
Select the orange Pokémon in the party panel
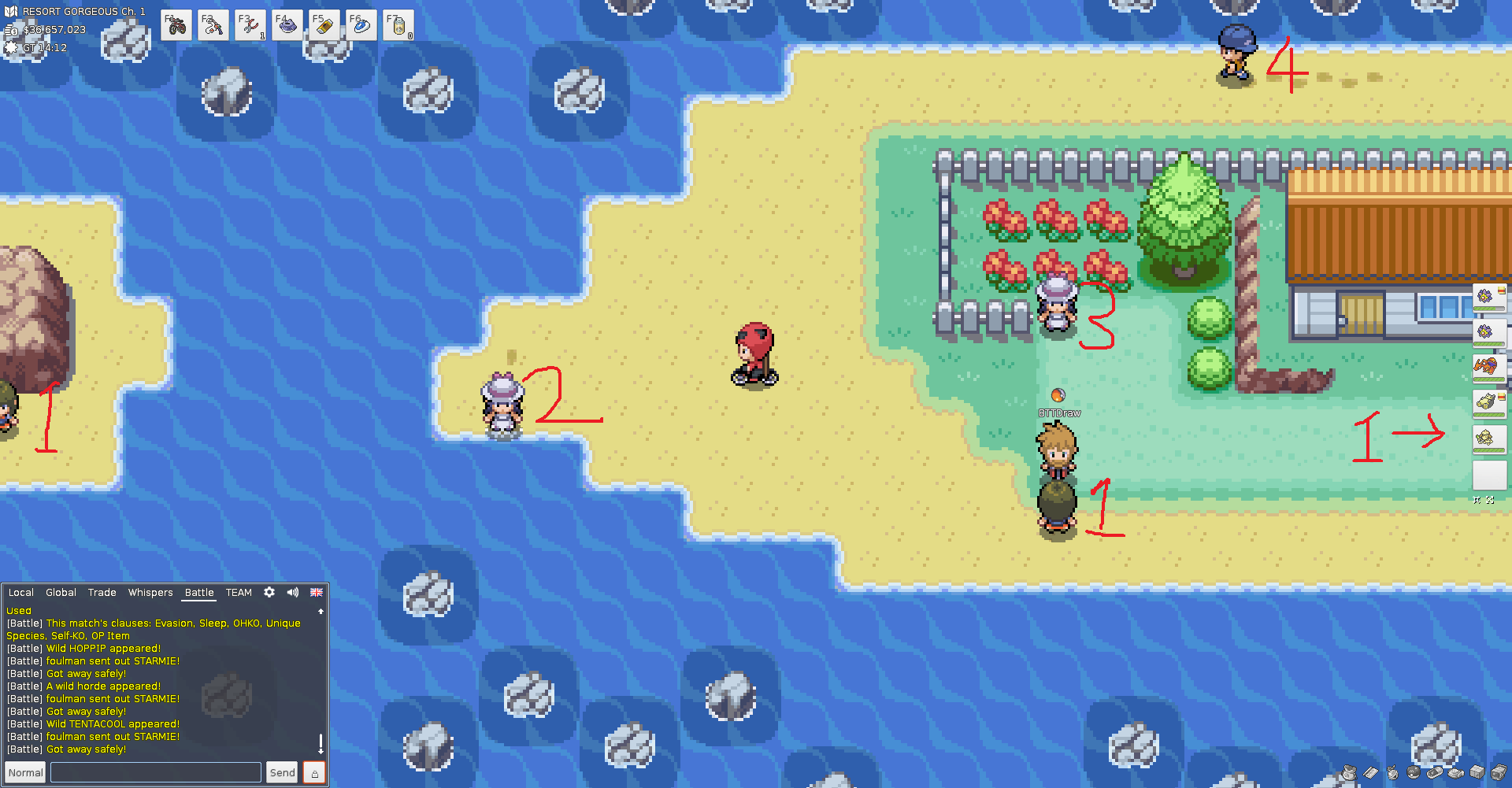(1487, 367)
